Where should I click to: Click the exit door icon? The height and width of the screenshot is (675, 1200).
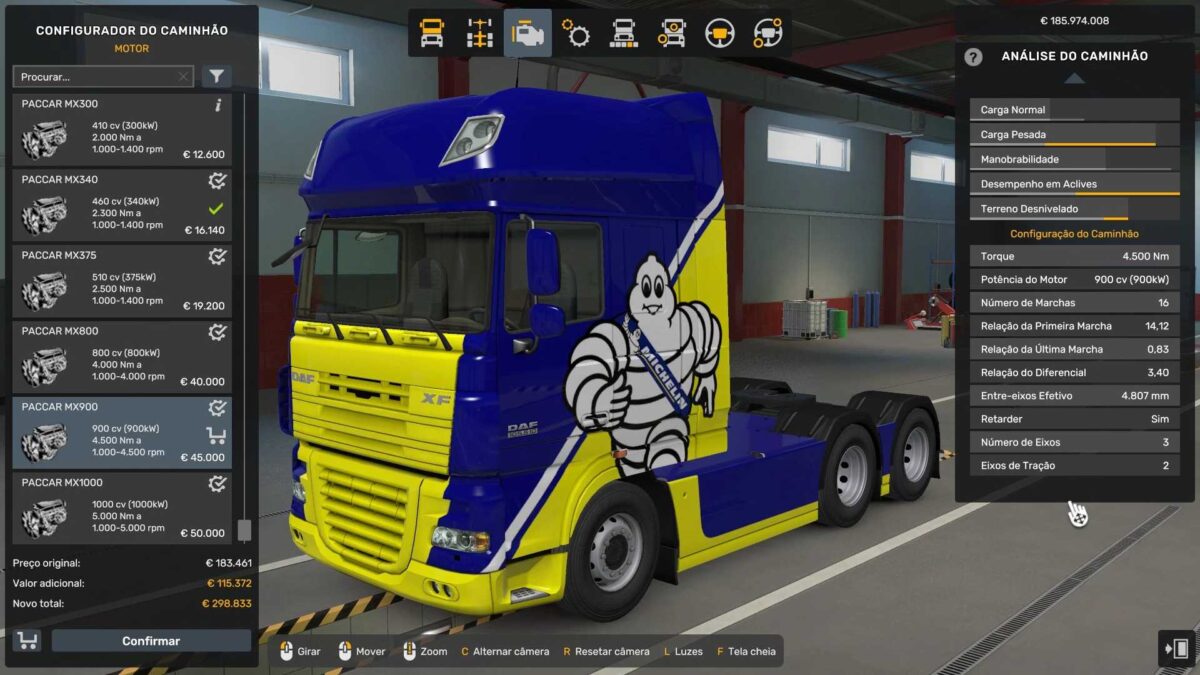[1176, 648]
